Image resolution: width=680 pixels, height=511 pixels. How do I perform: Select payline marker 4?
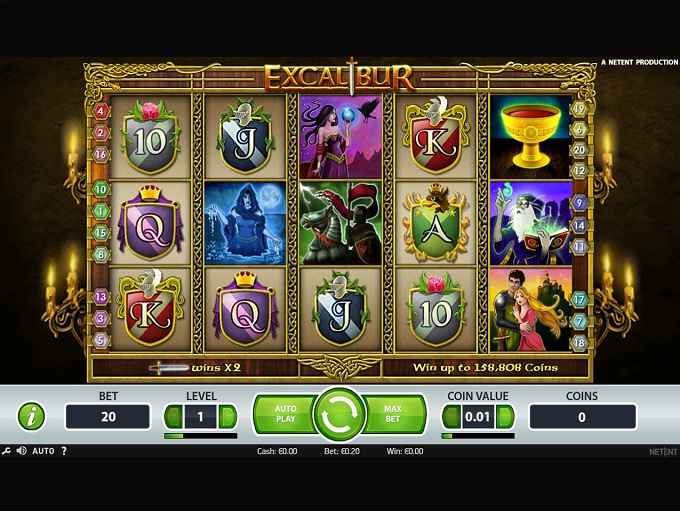(100, 110)
